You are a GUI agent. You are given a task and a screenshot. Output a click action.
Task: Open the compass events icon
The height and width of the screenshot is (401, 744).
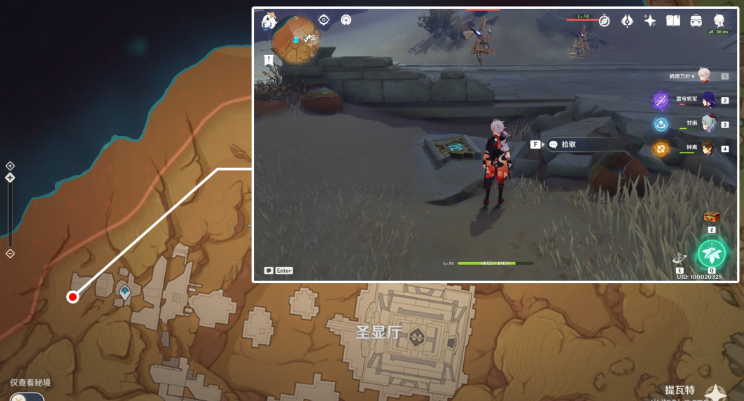[x=604, y=21]
